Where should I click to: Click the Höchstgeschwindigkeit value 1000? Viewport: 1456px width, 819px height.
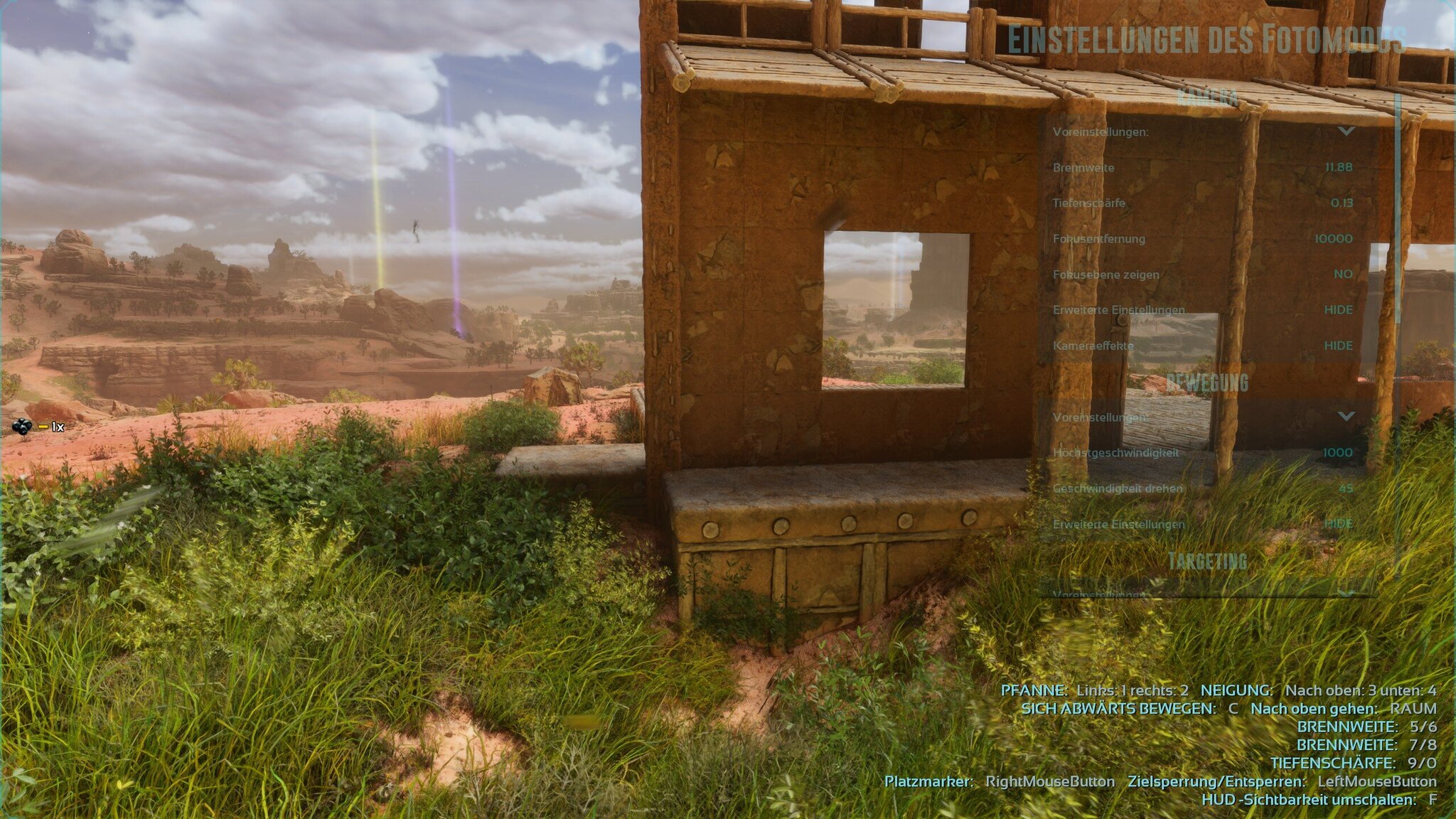tap(1337, 453)
